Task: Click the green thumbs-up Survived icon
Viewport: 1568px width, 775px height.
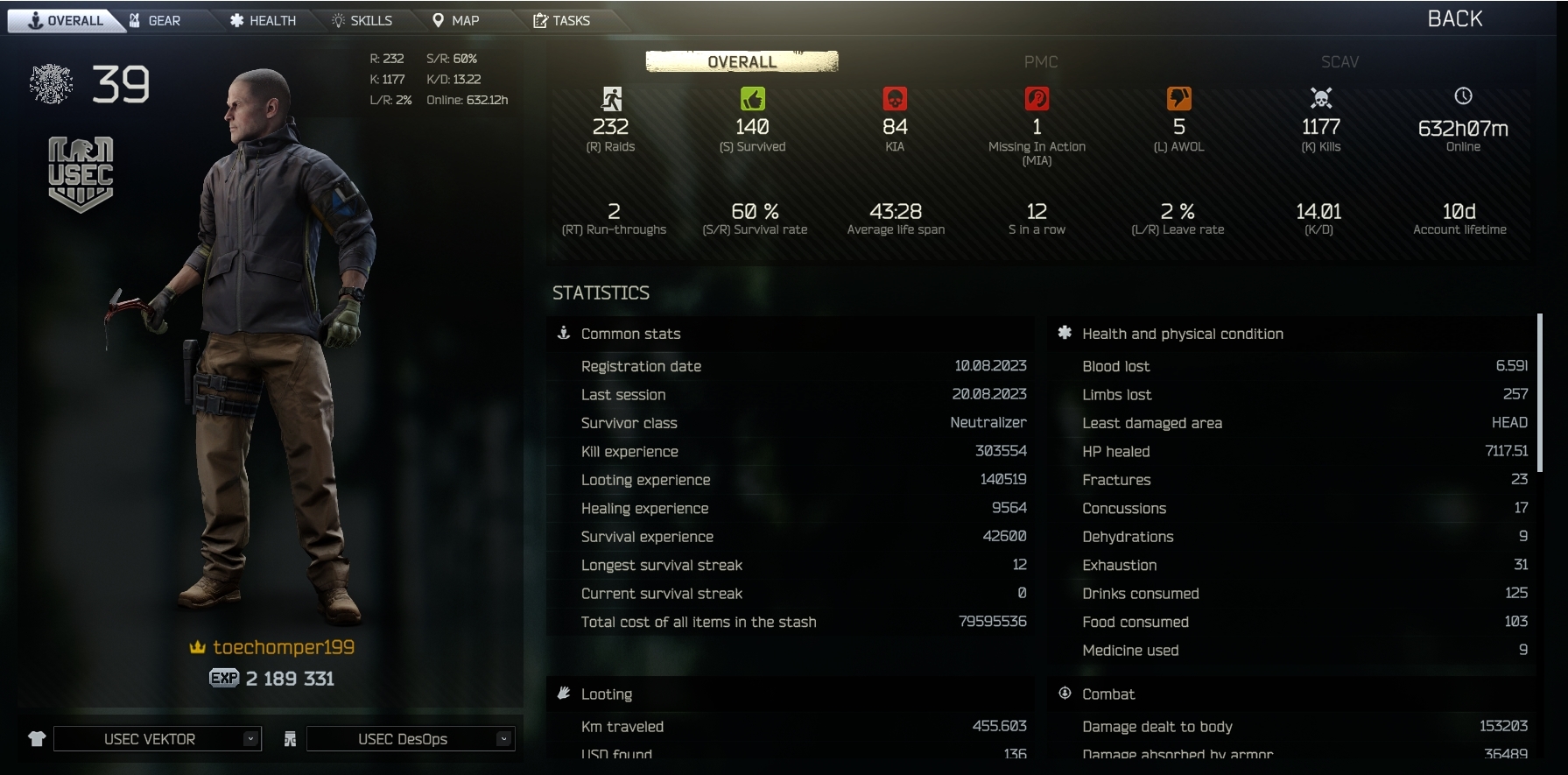Action: pyautogui.click(x=753, y=99)
